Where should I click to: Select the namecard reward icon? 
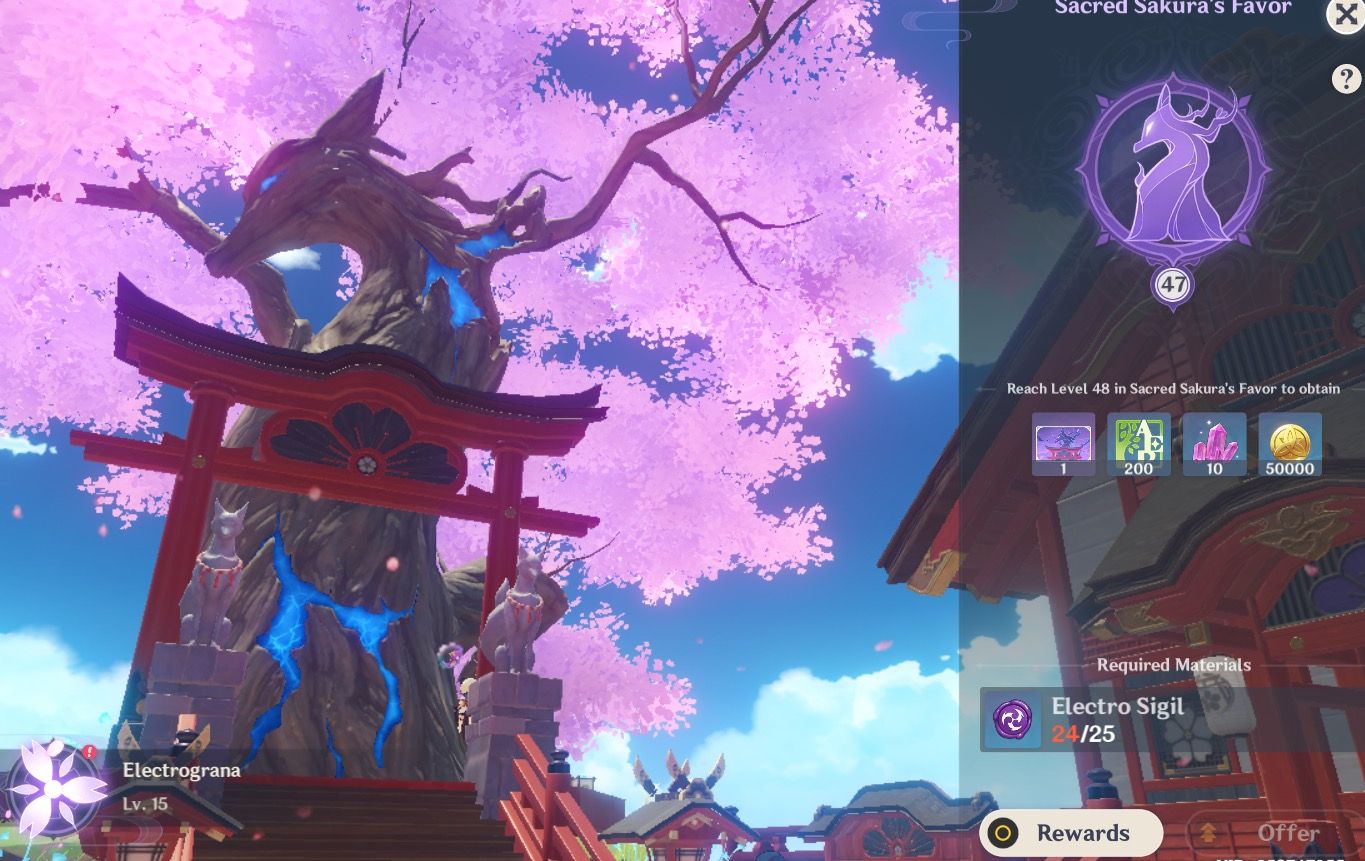point(1063,444)
